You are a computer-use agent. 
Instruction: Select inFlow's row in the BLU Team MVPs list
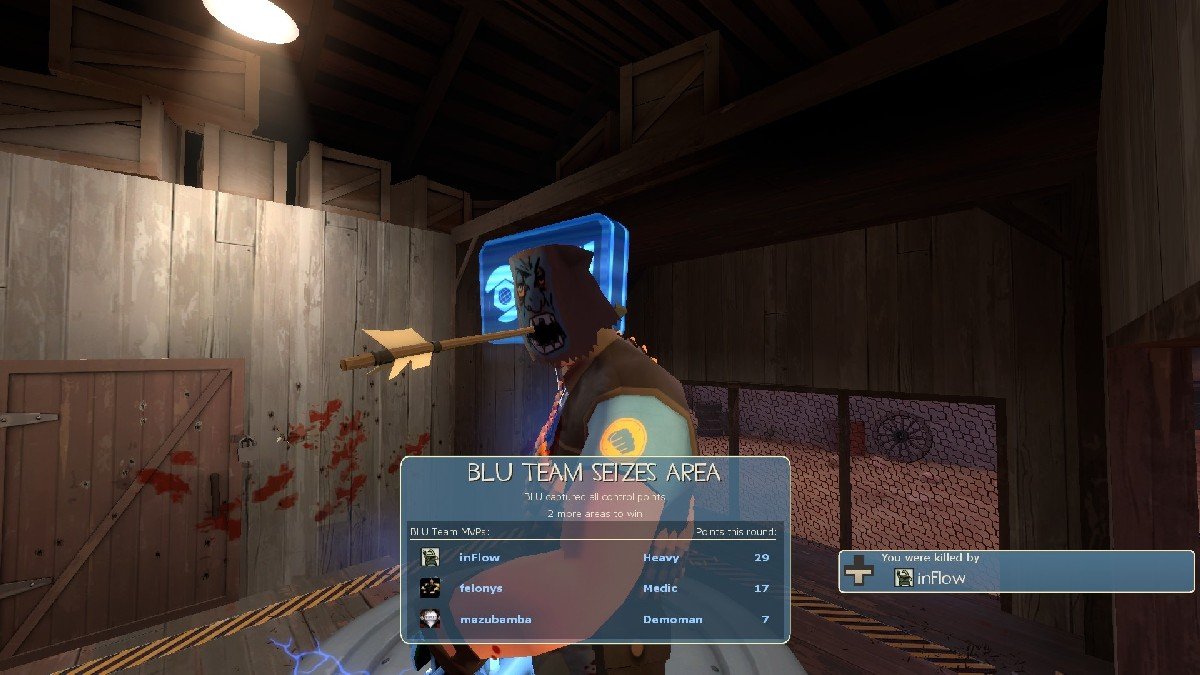[595, 557]
